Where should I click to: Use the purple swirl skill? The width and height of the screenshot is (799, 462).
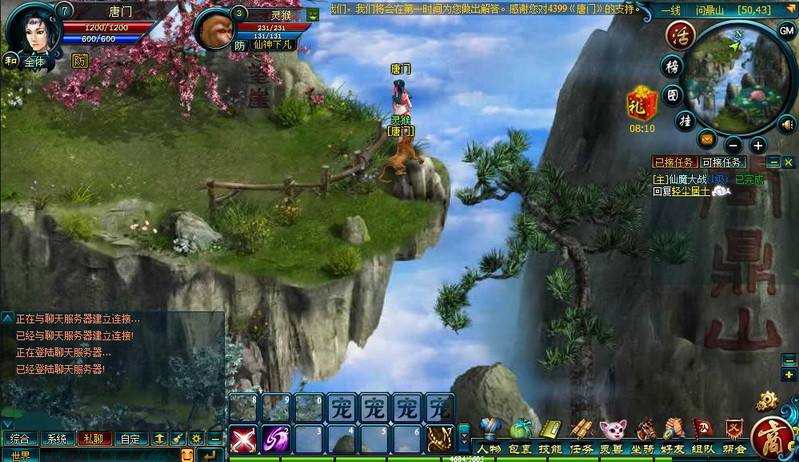275,438
